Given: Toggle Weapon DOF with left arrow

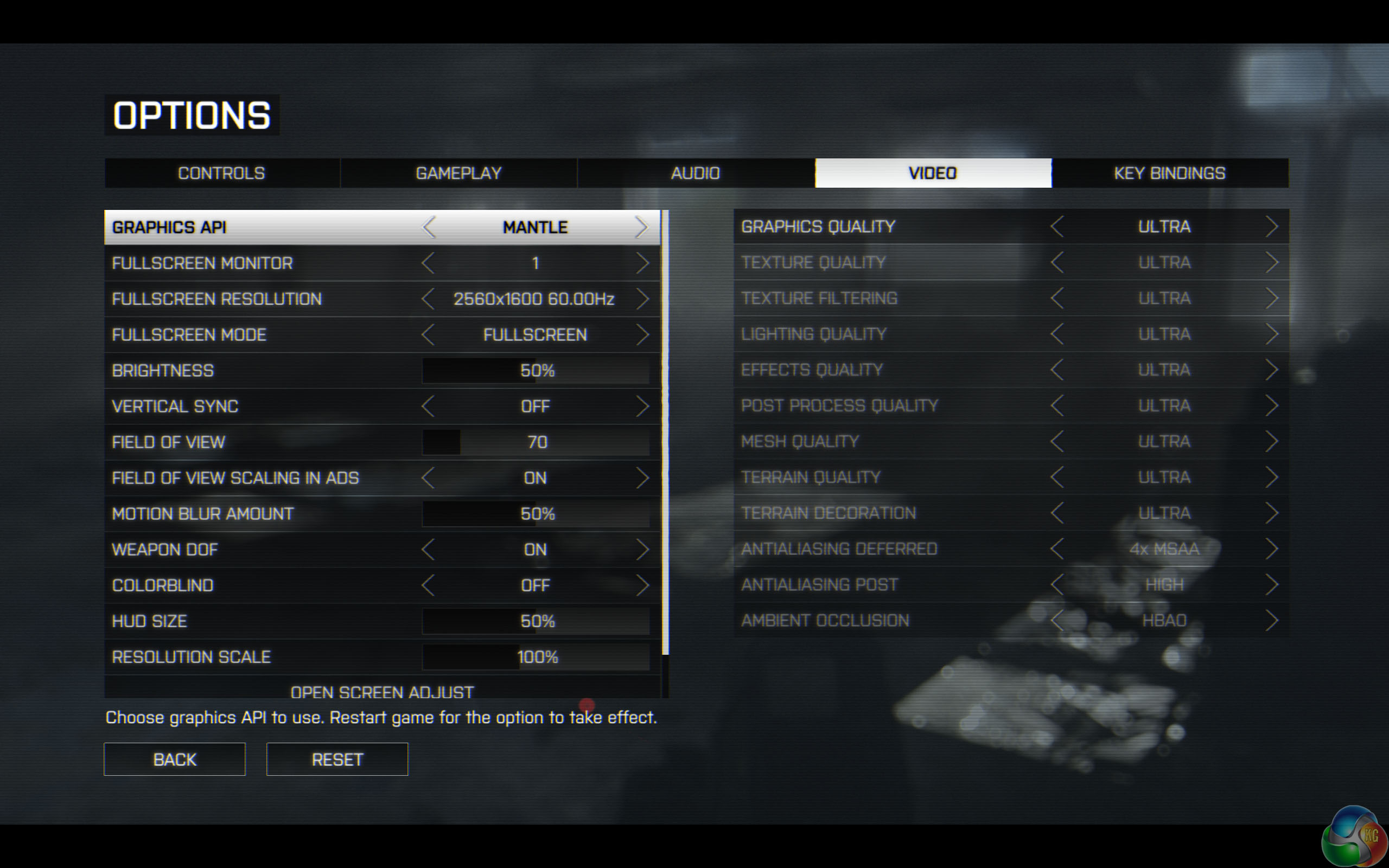Looking at the screenshot, I should [428, 550].
